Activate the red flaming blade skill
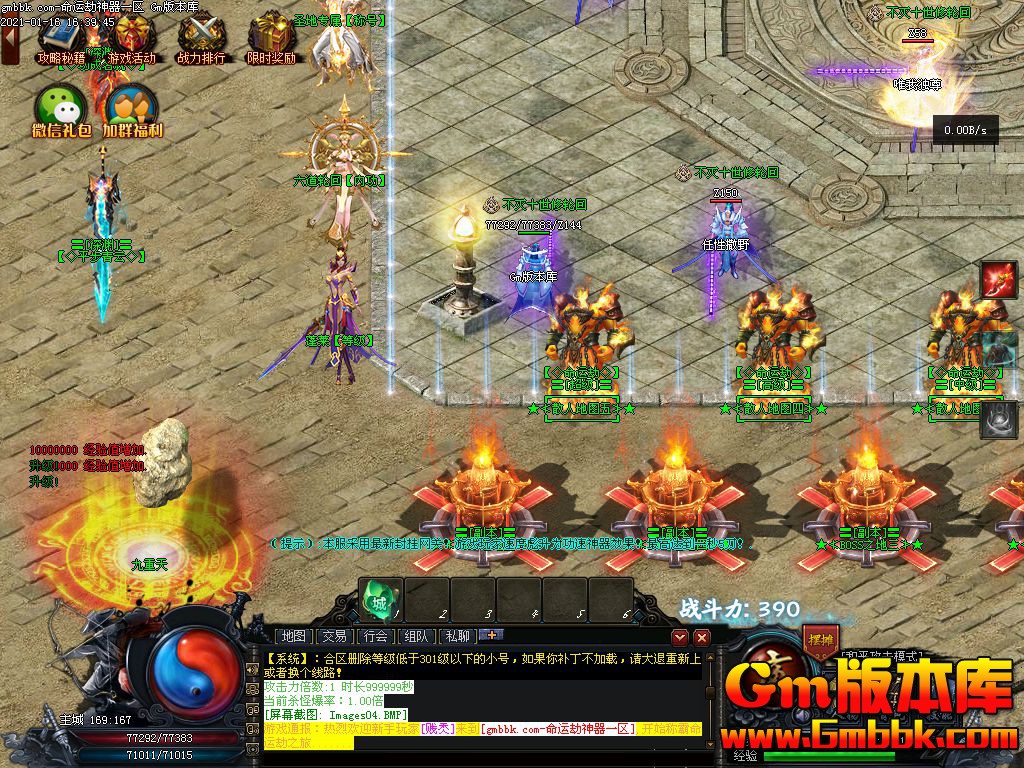This screenshot has height=768, width=1024. tap(998, 278)
